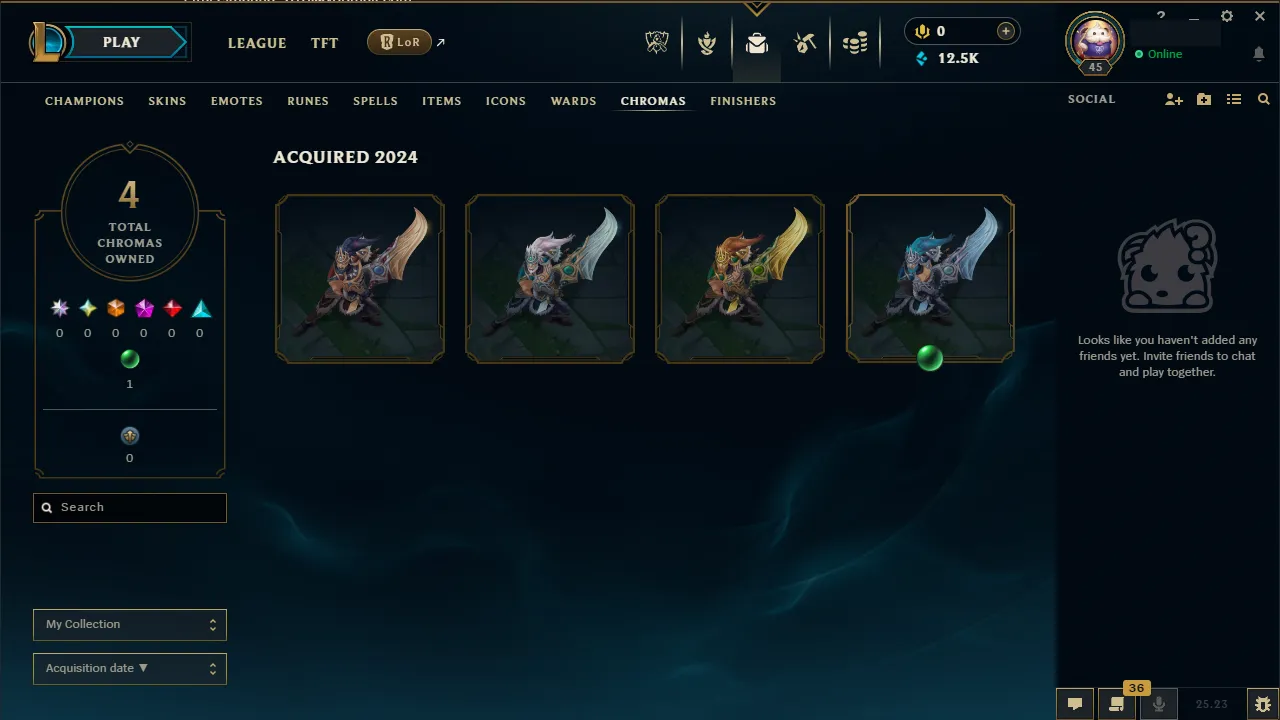Open the Collection backpack icon

click(757, 42)
